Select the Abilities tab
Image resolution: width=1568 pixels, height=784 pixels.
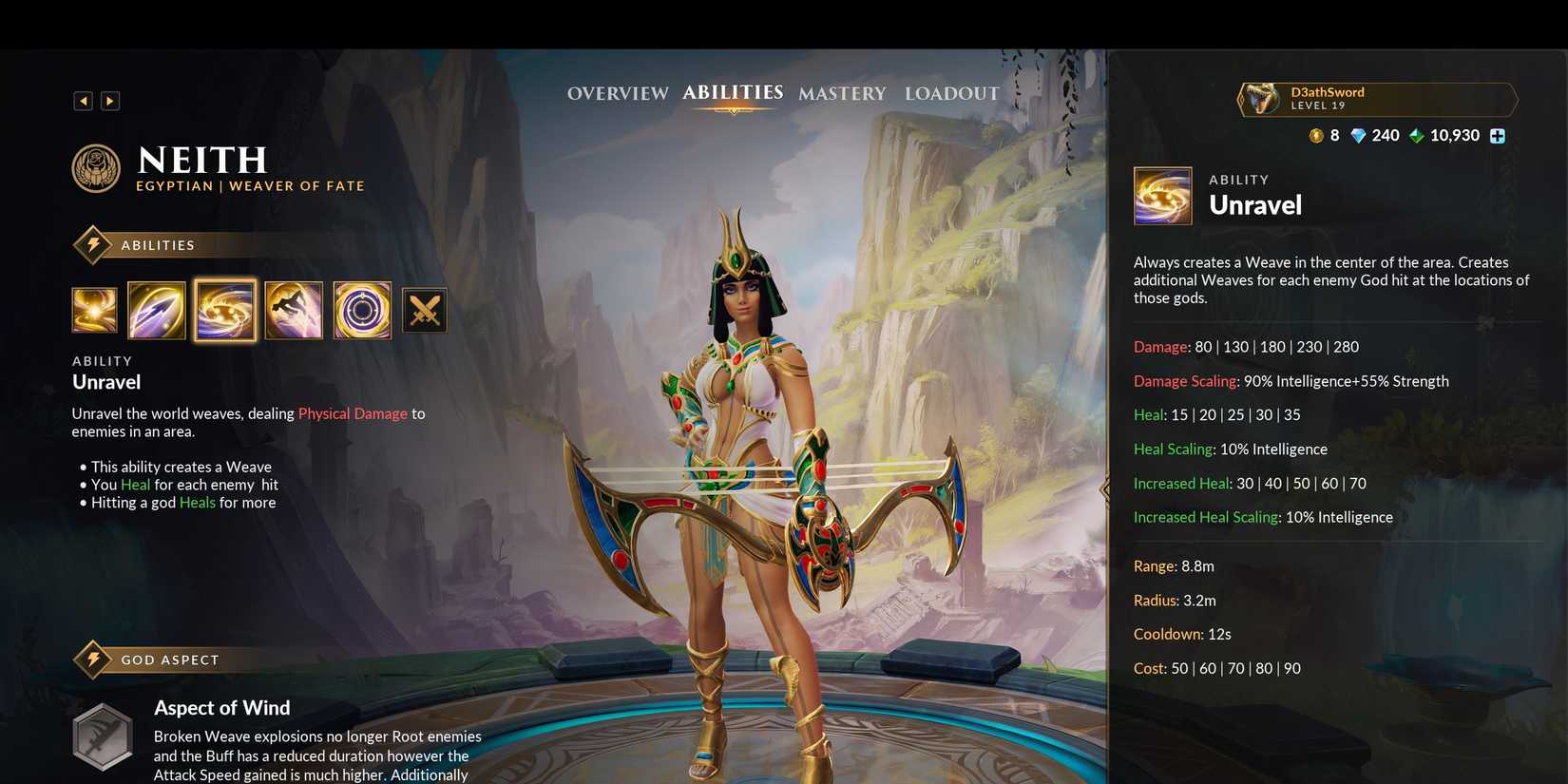pyautogui.click(x=733, y=92)
